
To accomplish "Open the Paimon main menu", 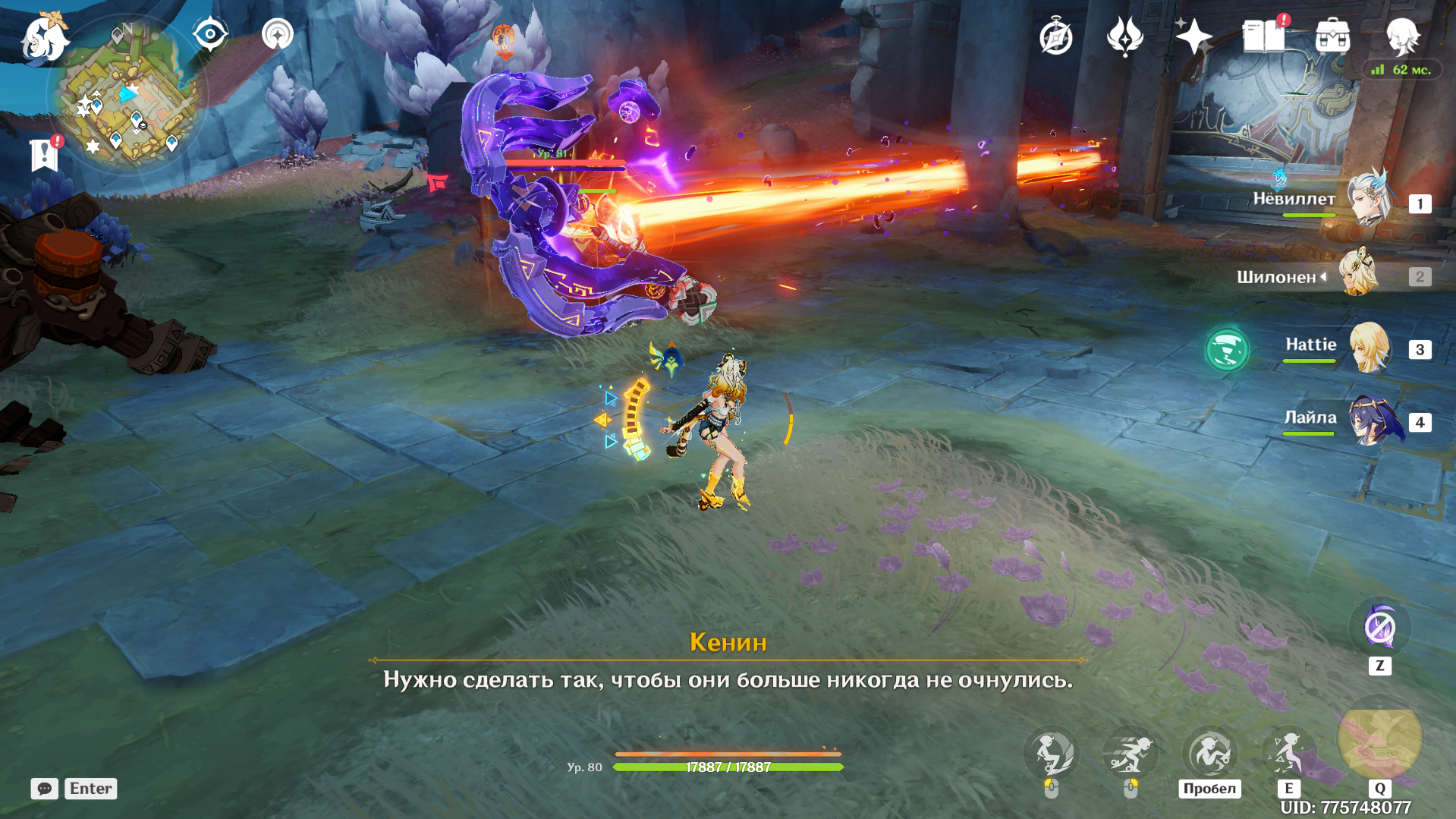I will pos(44,38).
